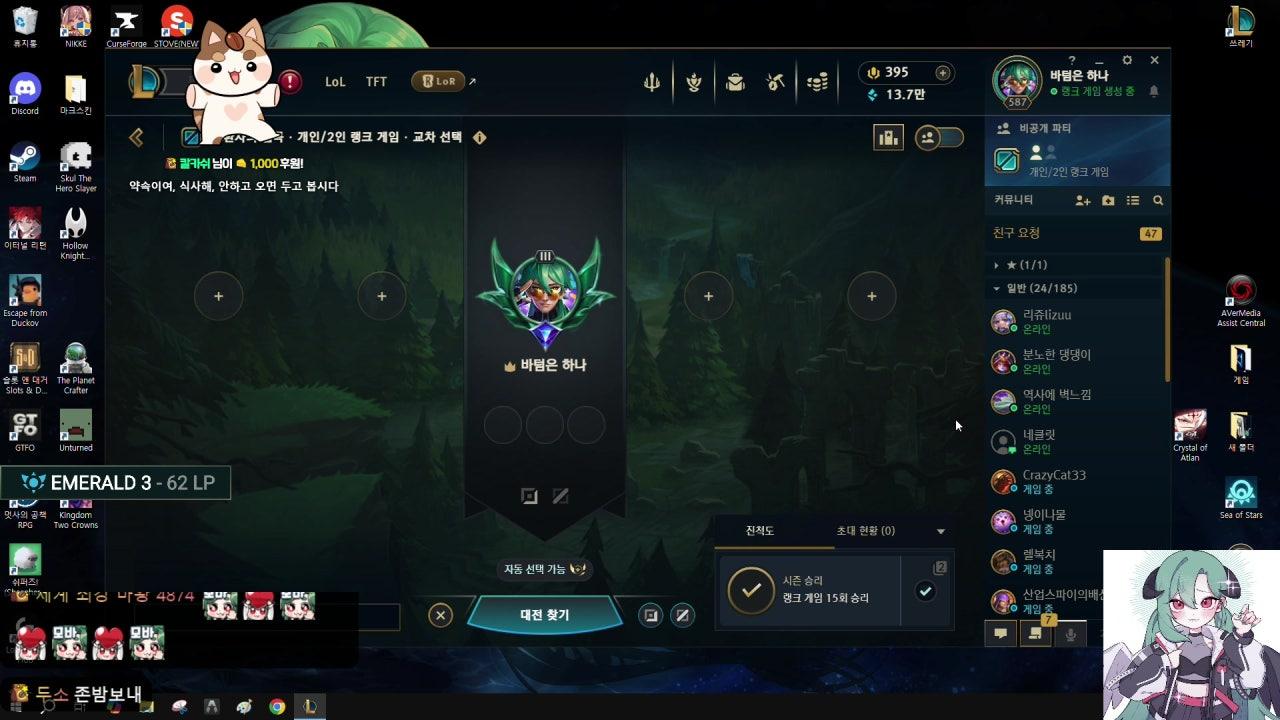This screenshot has height=720, width=1280.
Task: Click the RP top-up plus icon
Action: click(x=942, y=72)
